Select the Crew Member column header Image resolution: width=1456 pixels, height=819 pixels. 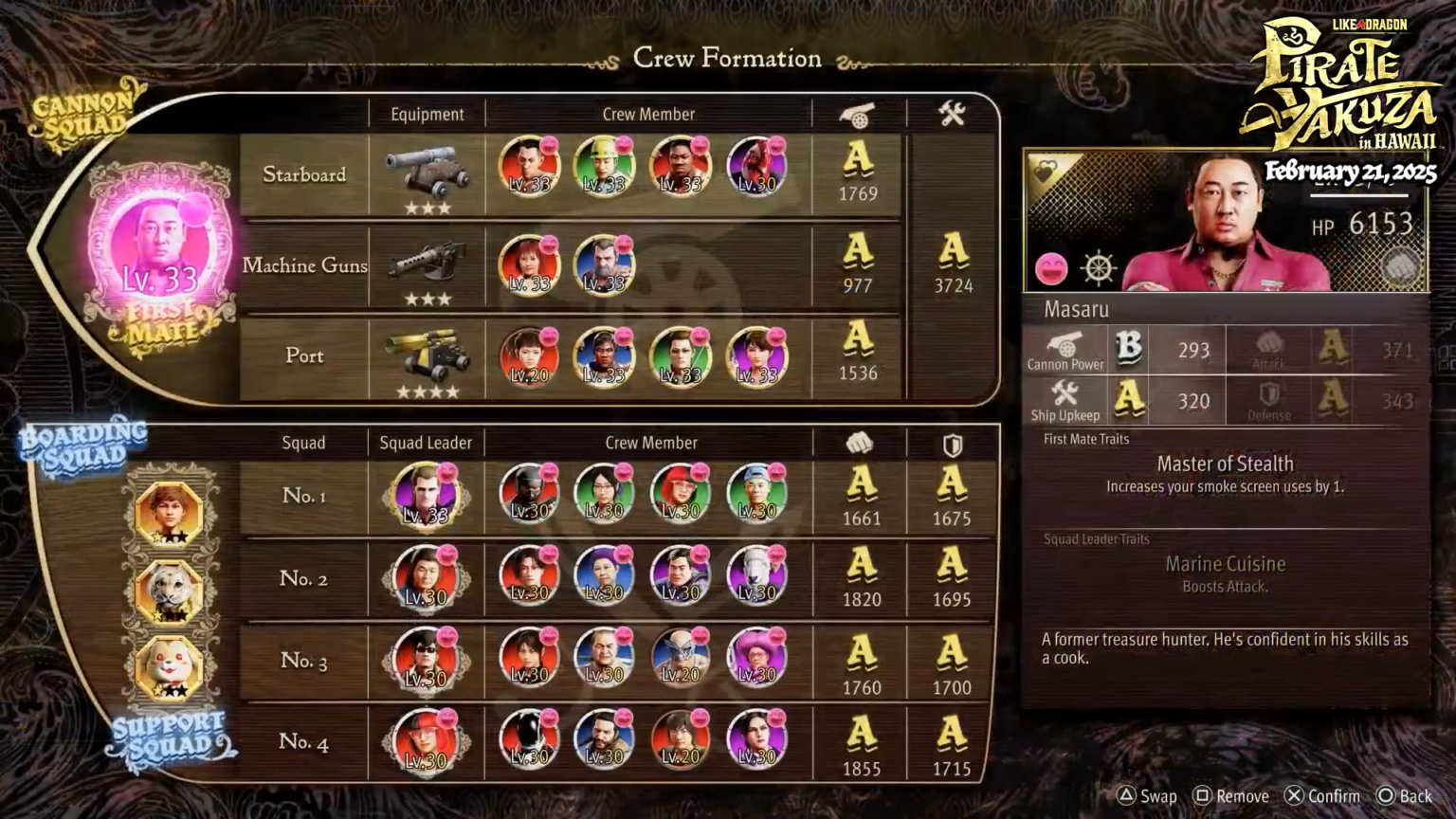click(647, 114)
